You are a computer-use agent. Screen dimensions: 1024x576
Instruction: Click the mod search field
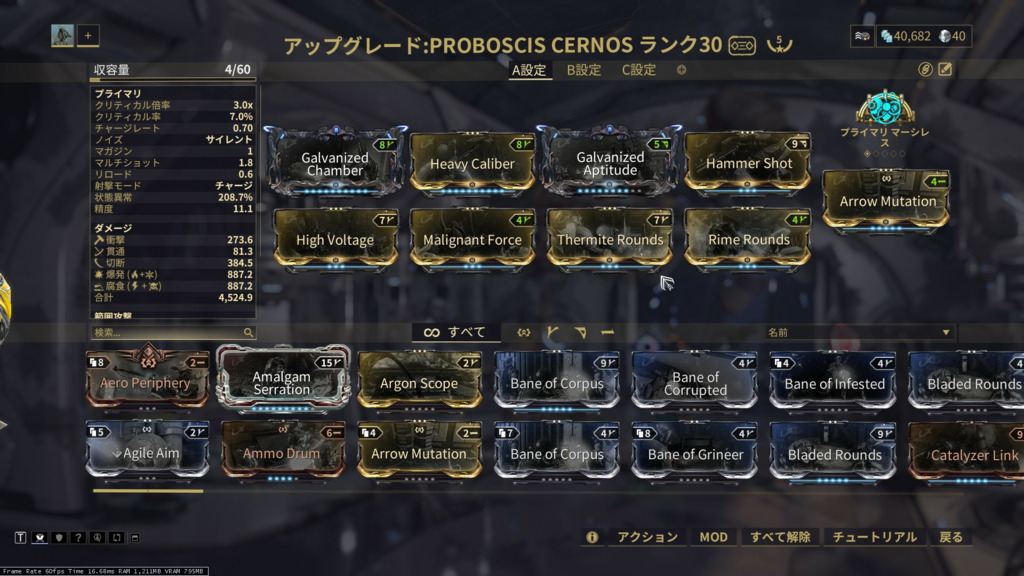point(166,332)
